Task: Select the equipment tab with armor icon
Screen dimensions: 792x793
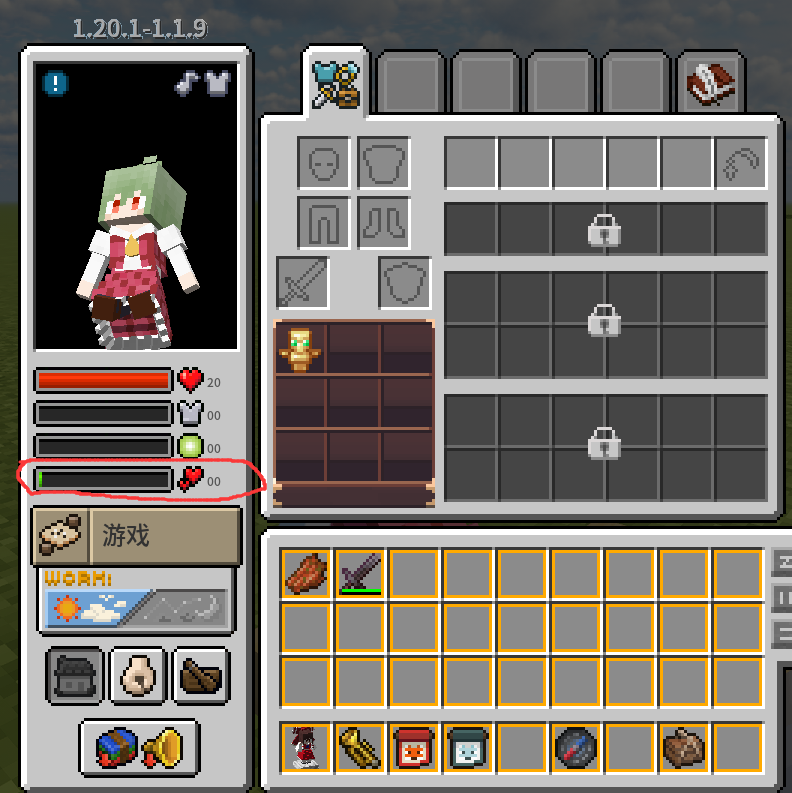Action: tap(335, 82)
